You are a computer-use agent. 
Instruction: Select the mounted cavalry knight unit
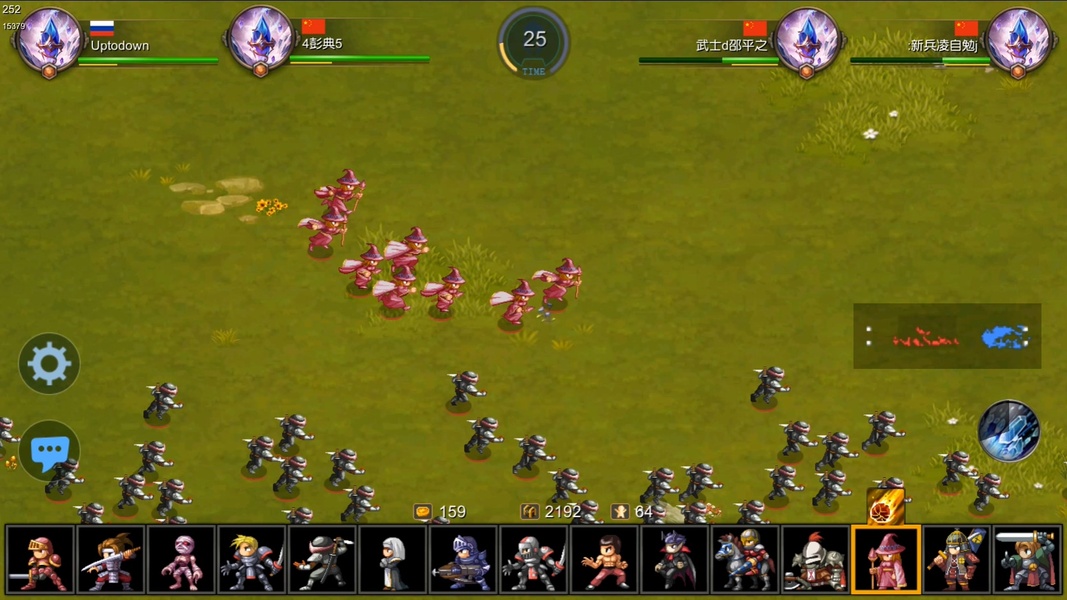pyautogui.click(x=745, y=560)
